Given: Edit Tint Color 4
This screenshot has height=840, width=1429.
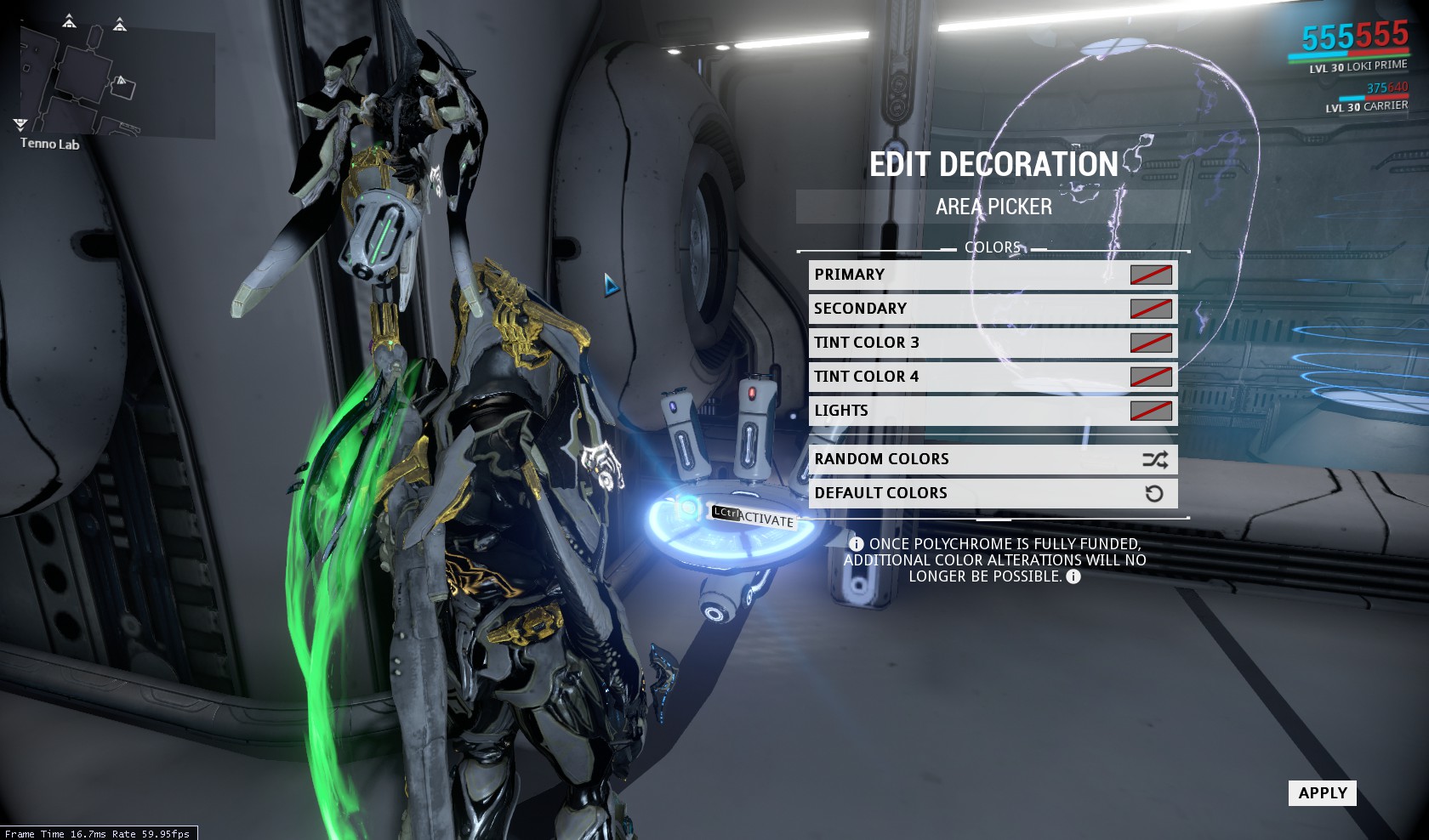Looking at the screenshot, I should pos(993,377).
